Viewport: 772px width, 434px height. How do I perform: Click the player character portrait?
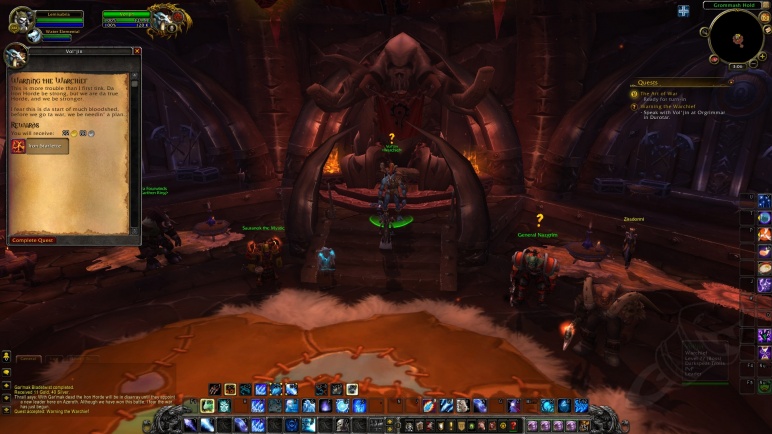20,17
